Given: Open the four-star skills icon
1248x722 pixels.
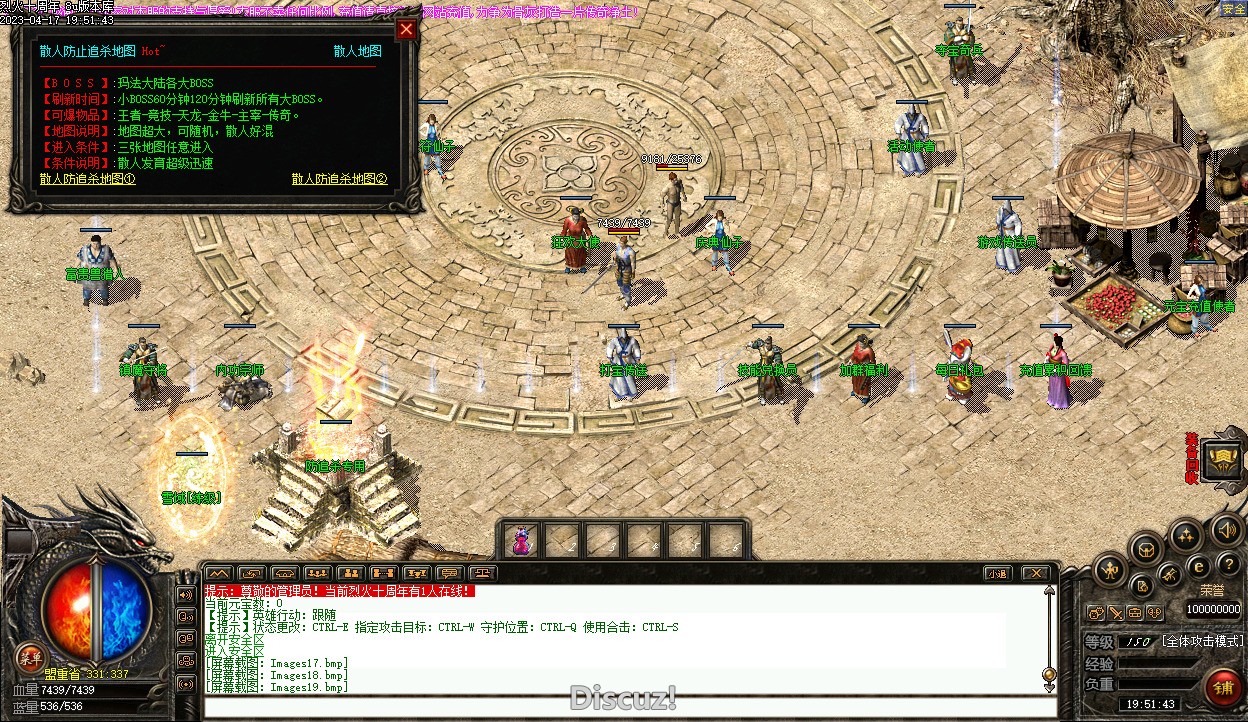Looking at the screenshot, I should (x=1185, y=535).
